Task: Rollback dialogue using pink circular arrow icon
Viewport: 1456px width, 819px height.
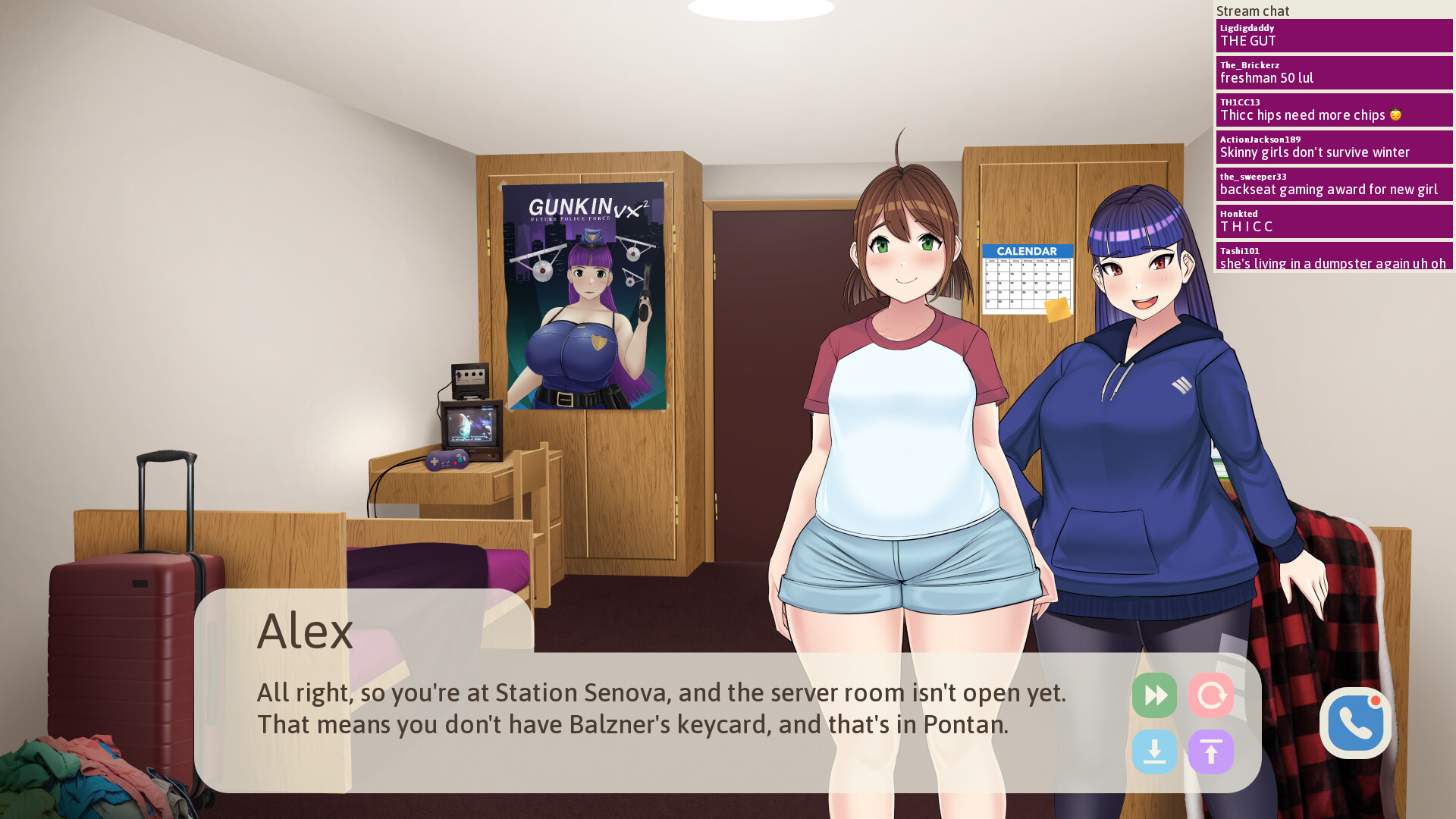Action: coord(1211,695)
